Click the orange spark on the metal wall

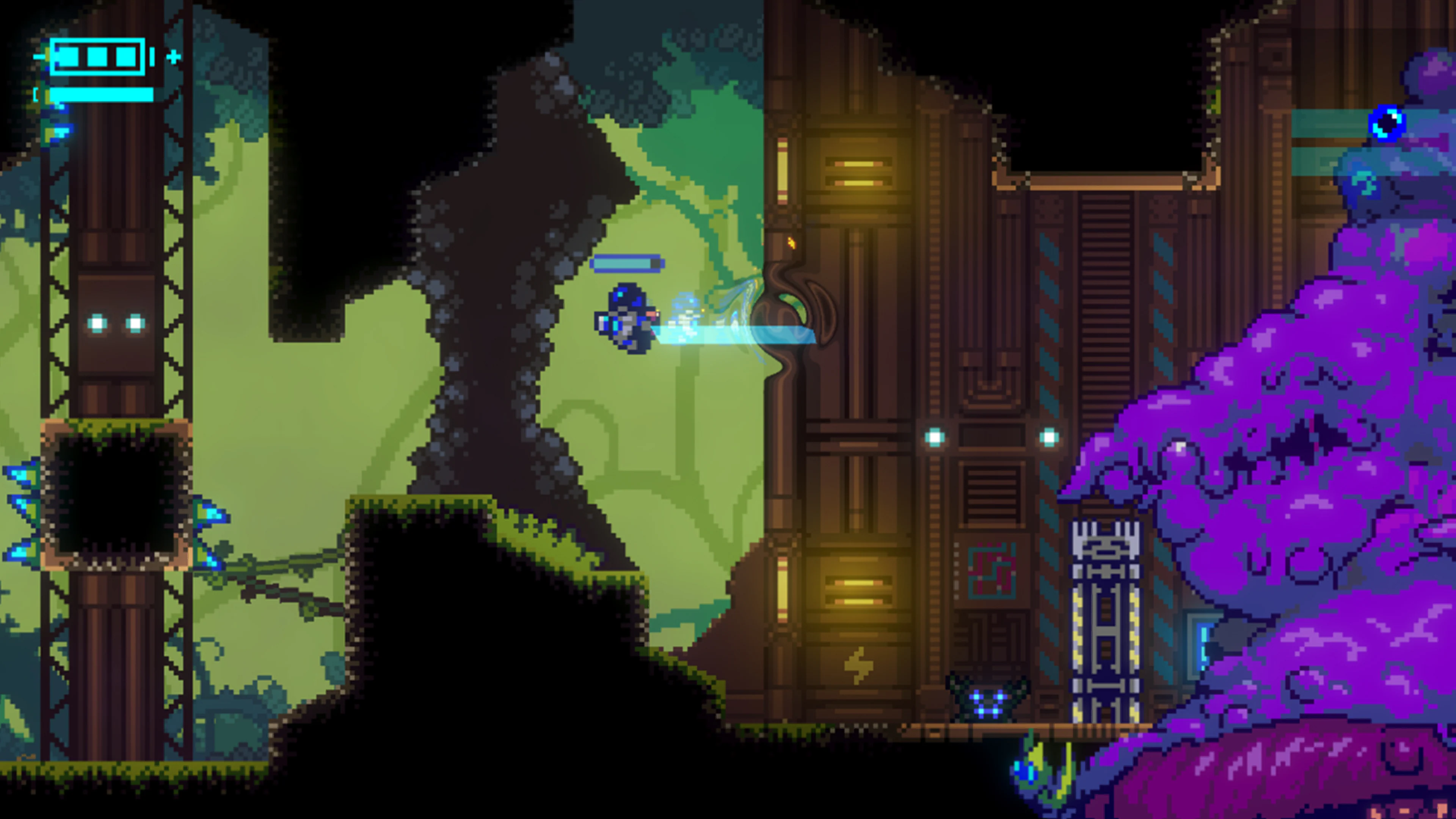click(x=791, y=243)
